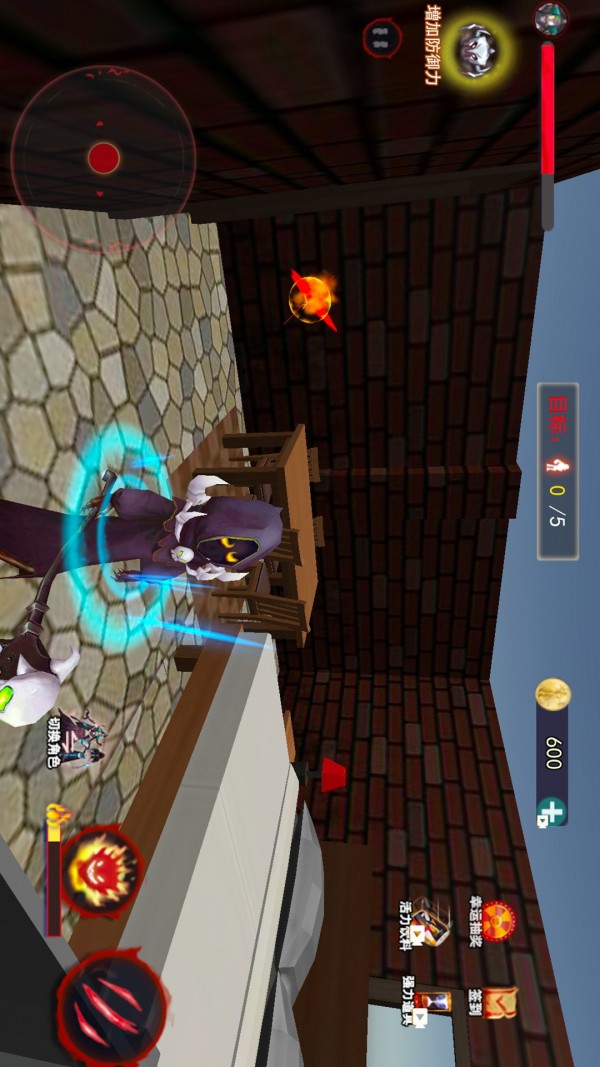Tap the red virtual joystick center

(x=103, y=158)
